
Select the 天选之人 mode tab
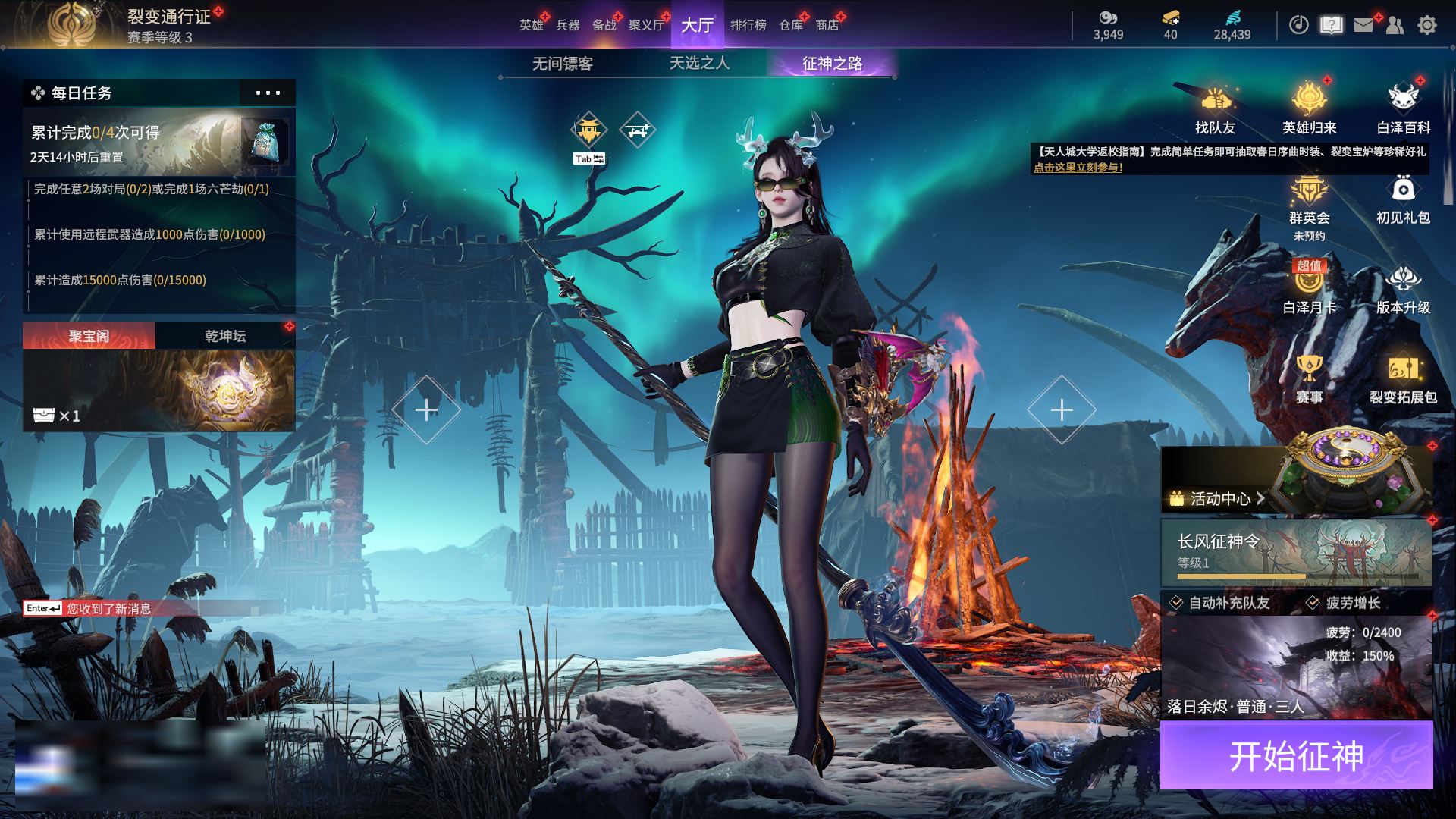[699, 64]
